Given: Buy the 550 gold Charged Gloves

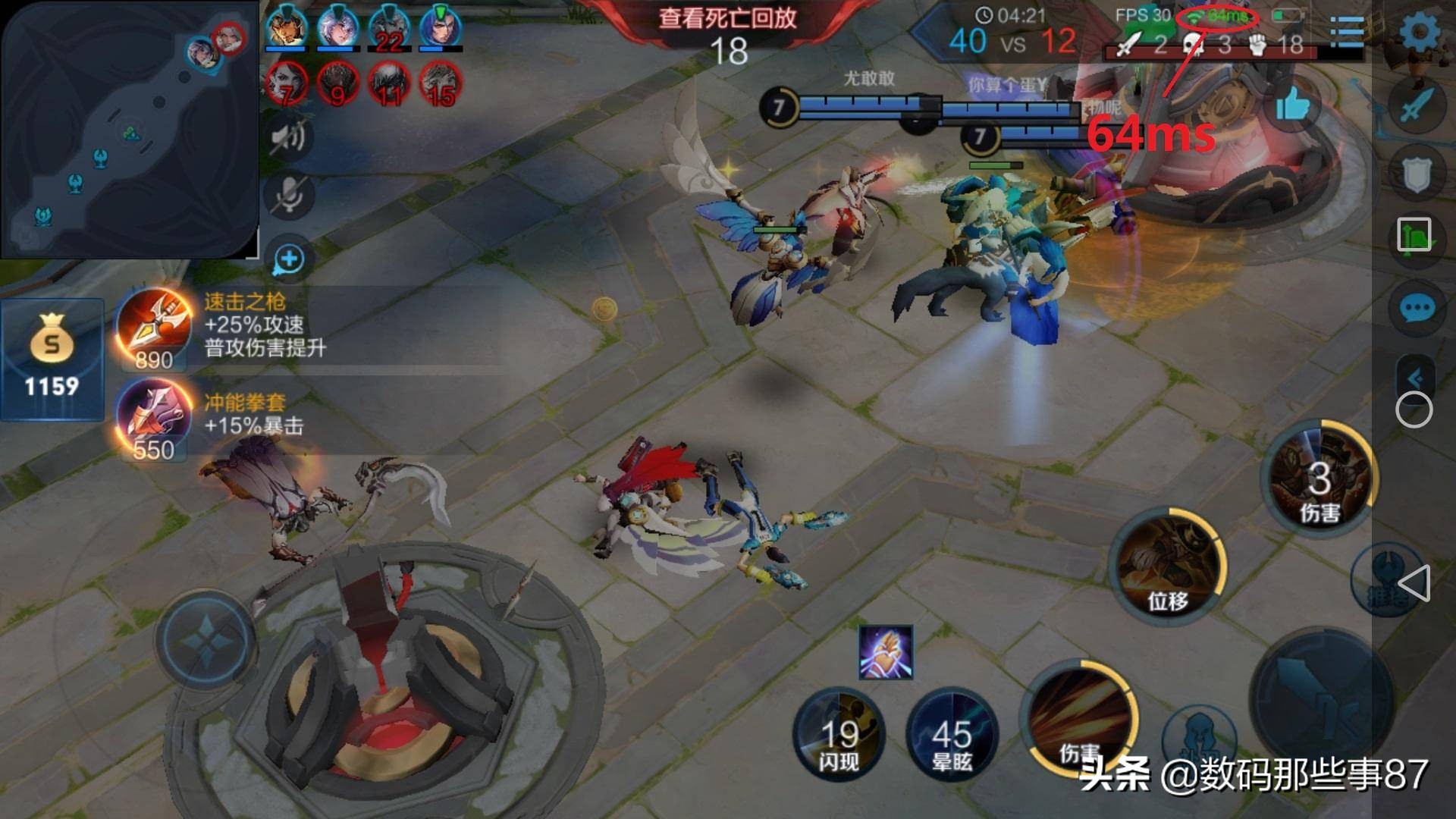Looking at the screenshot, I should 154,419.
